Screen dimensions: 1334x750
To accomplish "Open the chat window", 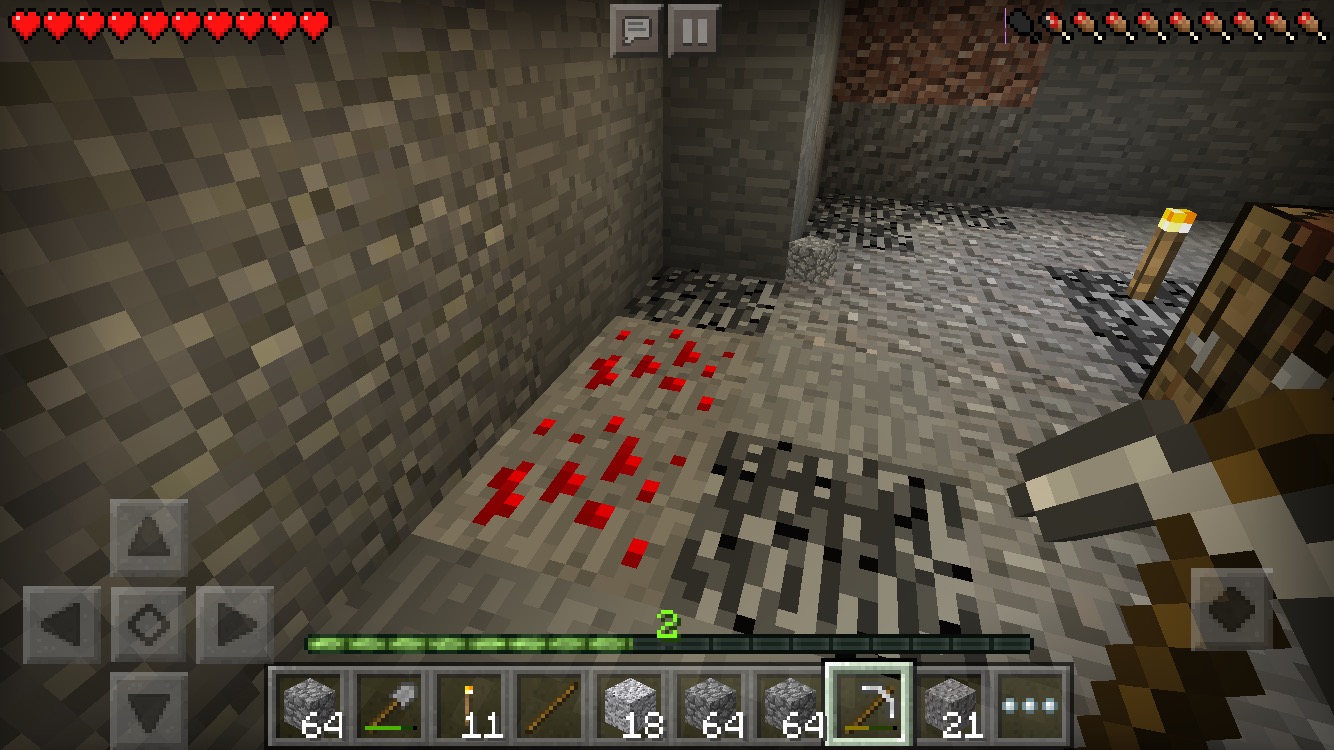I will [x=636, y=31].
